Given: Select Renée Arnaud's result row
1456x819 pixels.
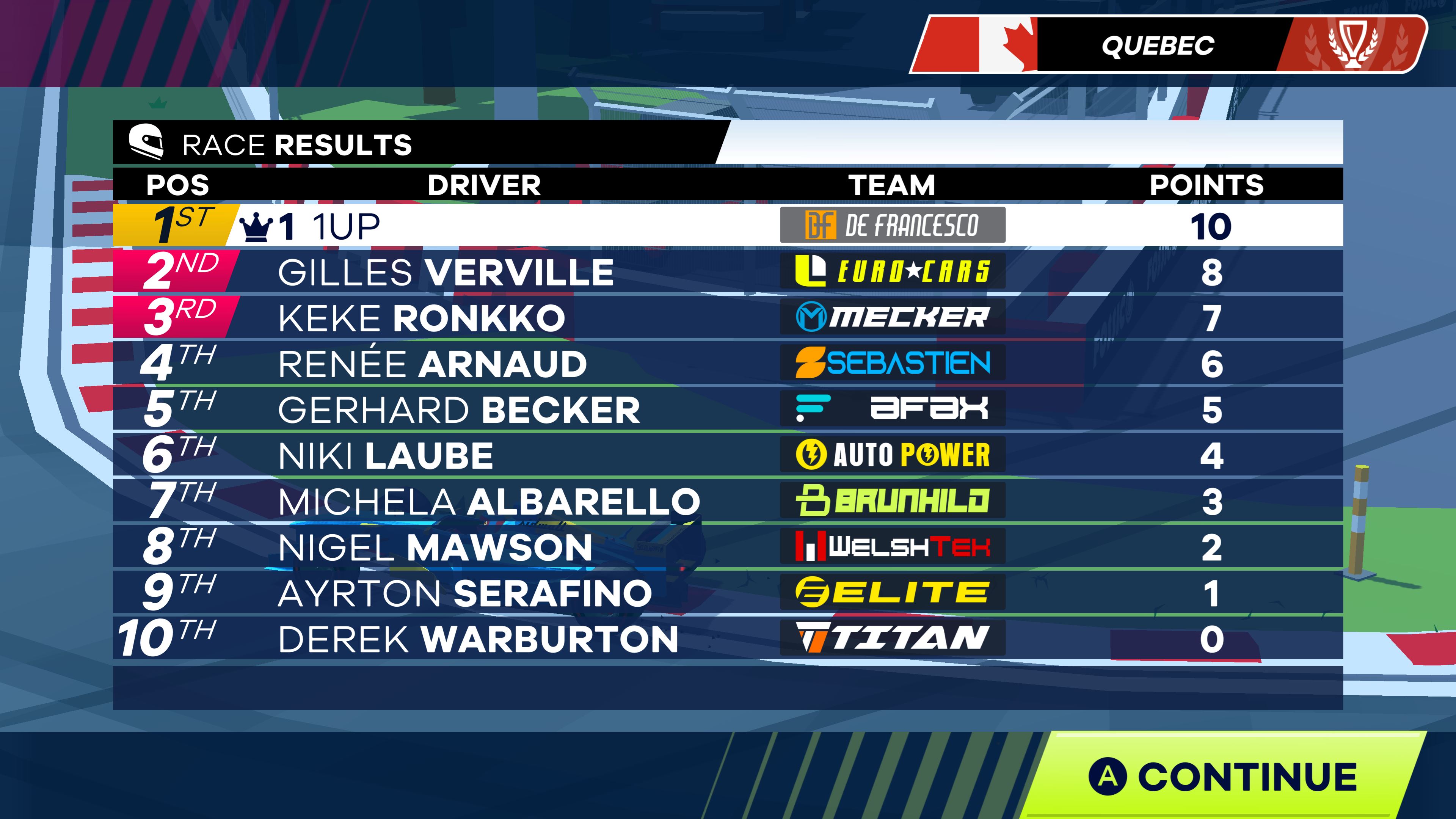Looking at the screenshot, I should (728, 364).
